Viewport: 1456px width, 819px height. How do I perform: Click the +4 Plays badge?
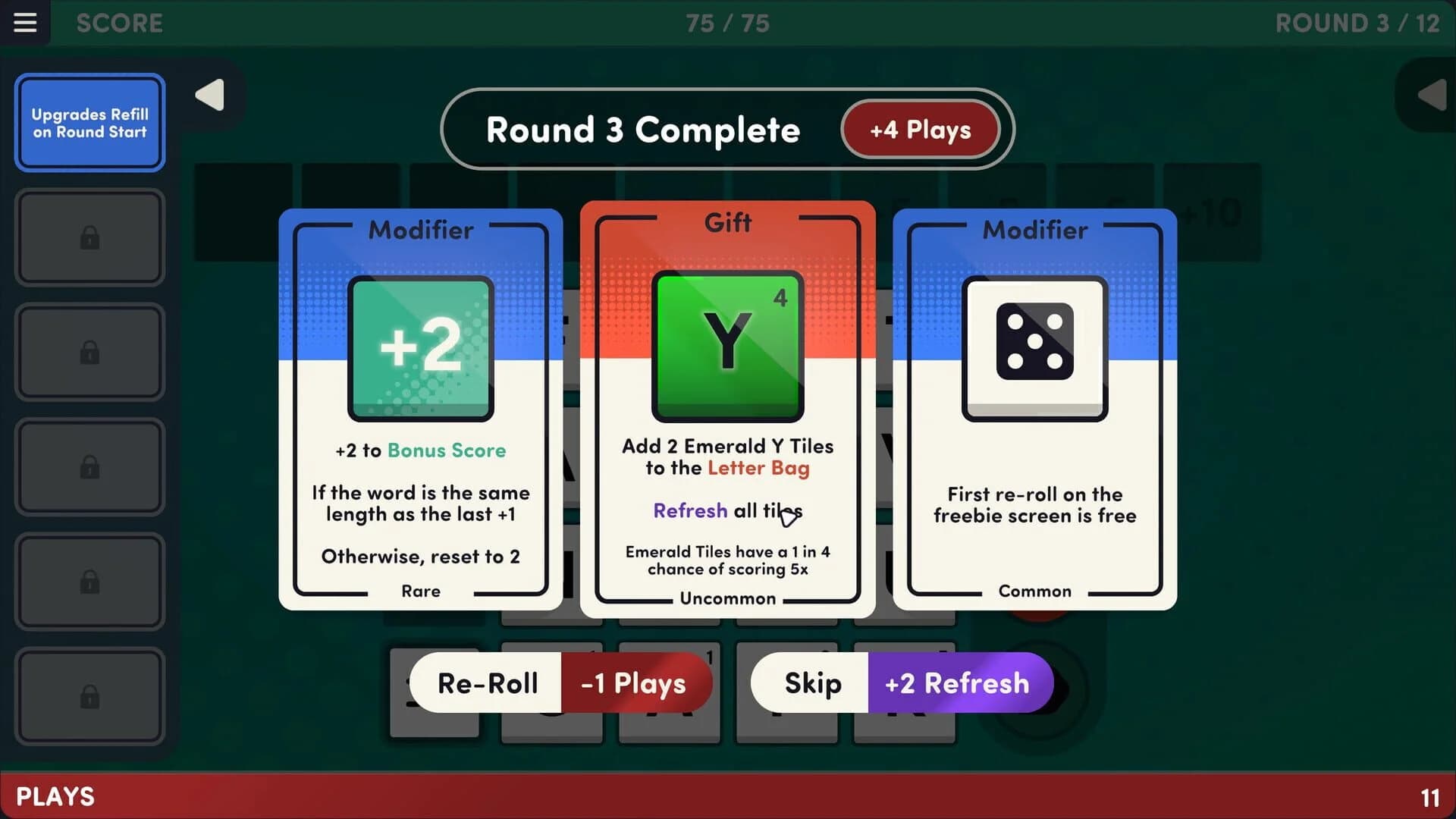pyautogui.click(x=920, y=129)
